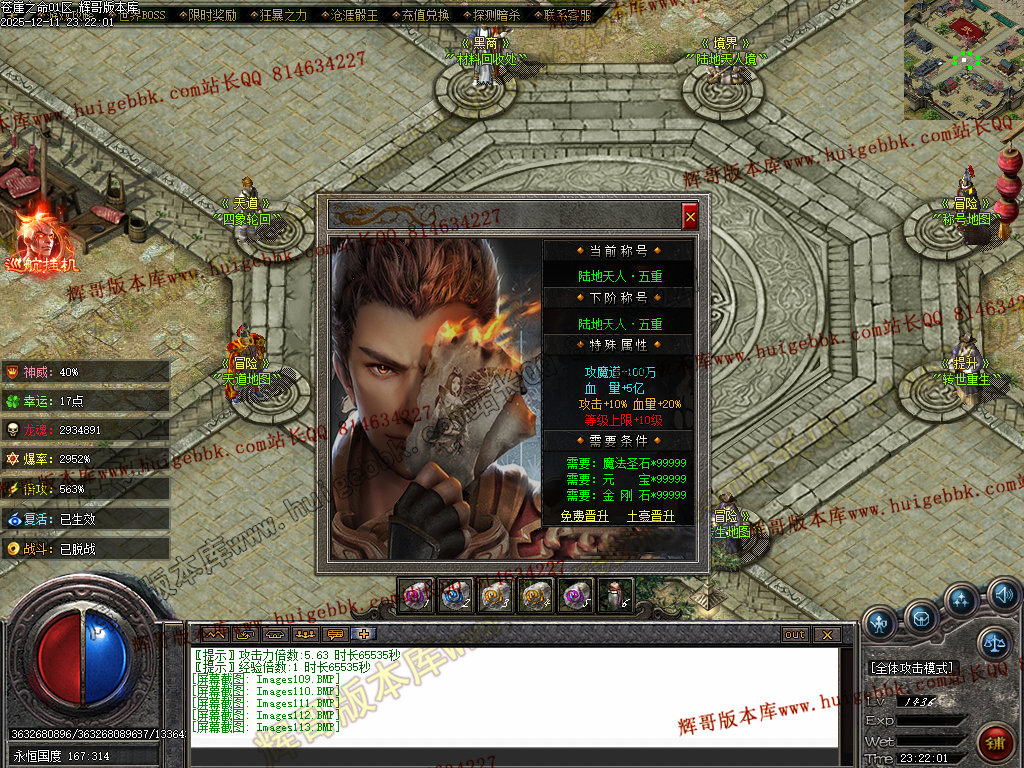Open the cube-shaped bag icon
The width and height of the screenshot is (1024, 768).
(921, 617)
